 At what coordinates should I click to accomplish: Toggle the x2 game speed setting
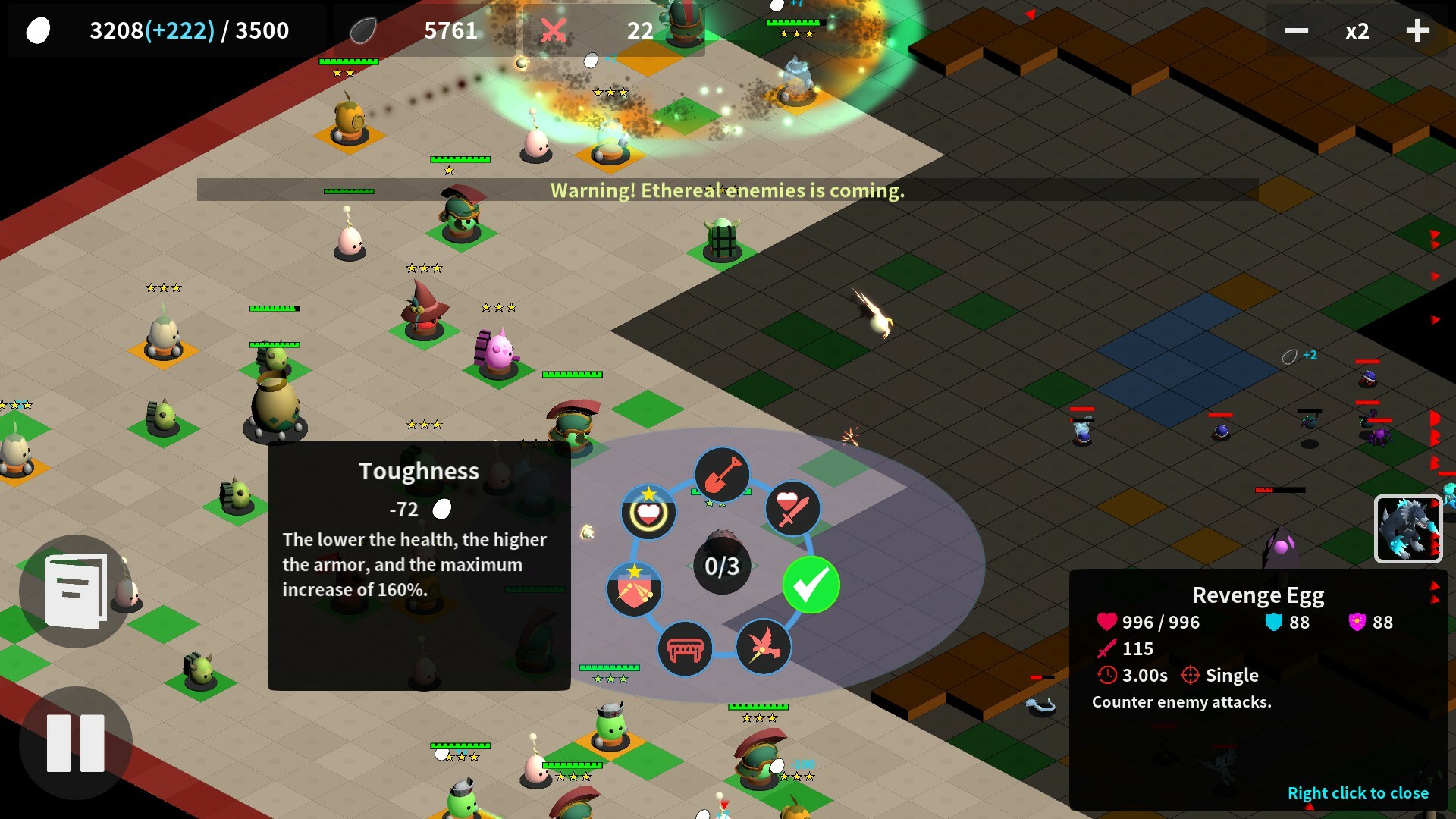coord(1356,30)
